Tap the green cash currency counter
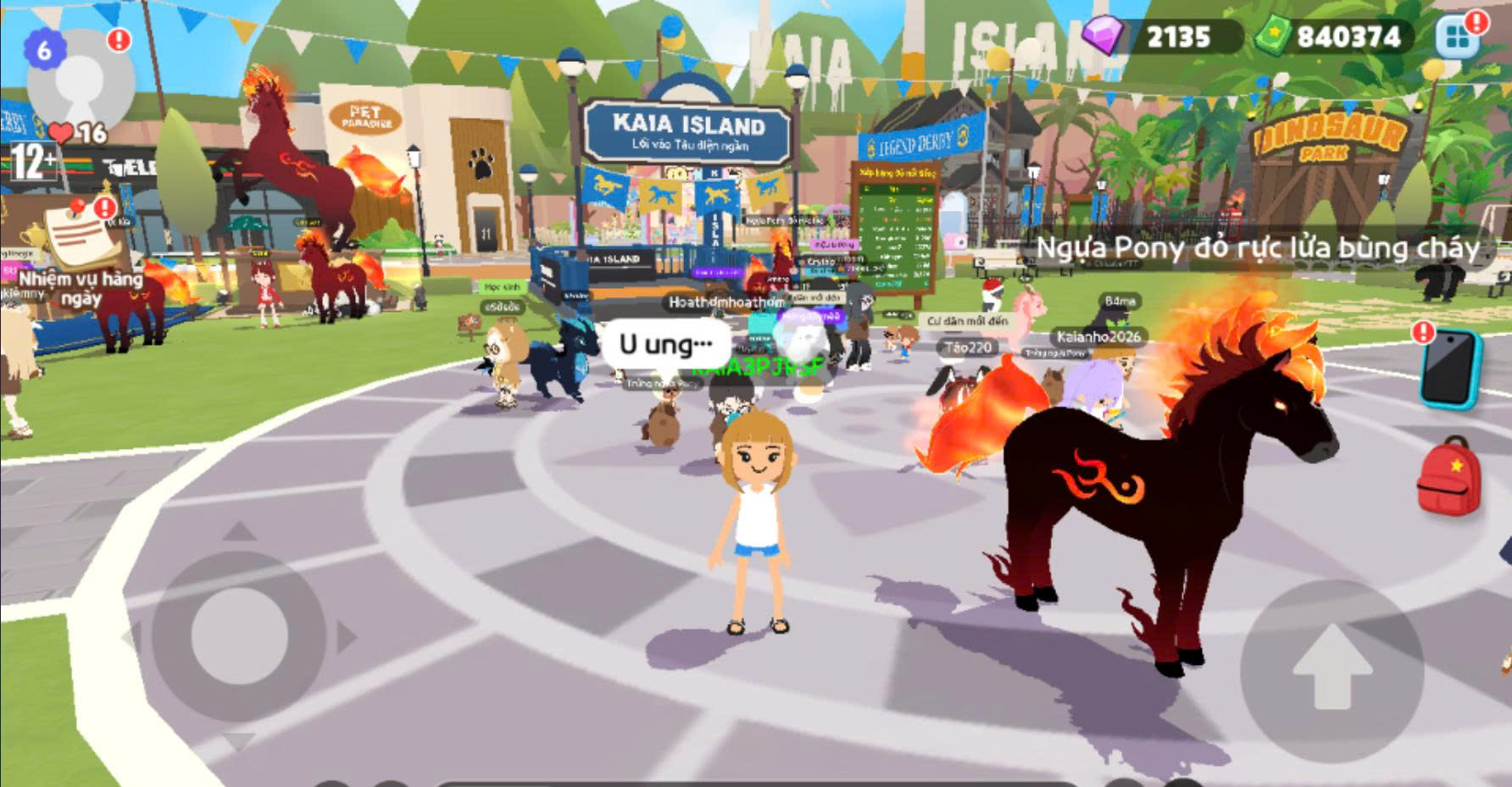This screenshot has width=1512, height=787. (x=1331, y=36)
